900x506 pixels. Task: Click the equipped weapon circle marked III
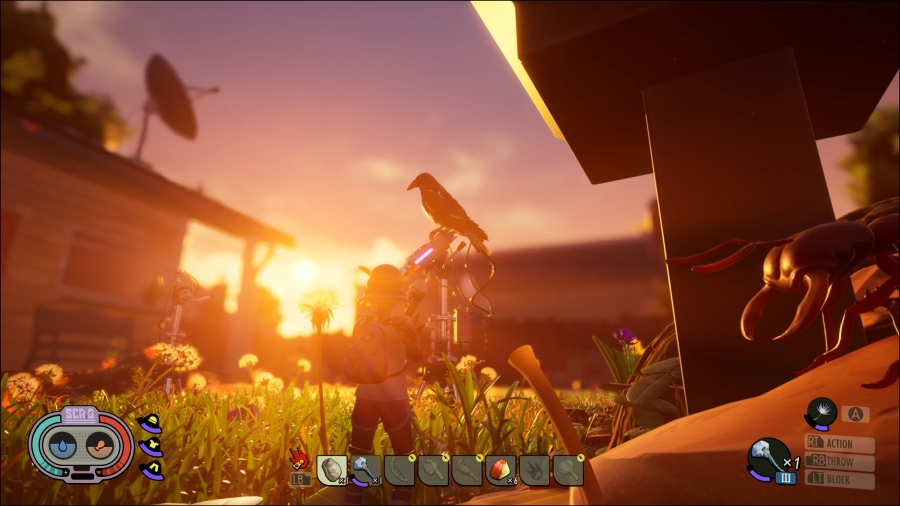tap(766, 460)
